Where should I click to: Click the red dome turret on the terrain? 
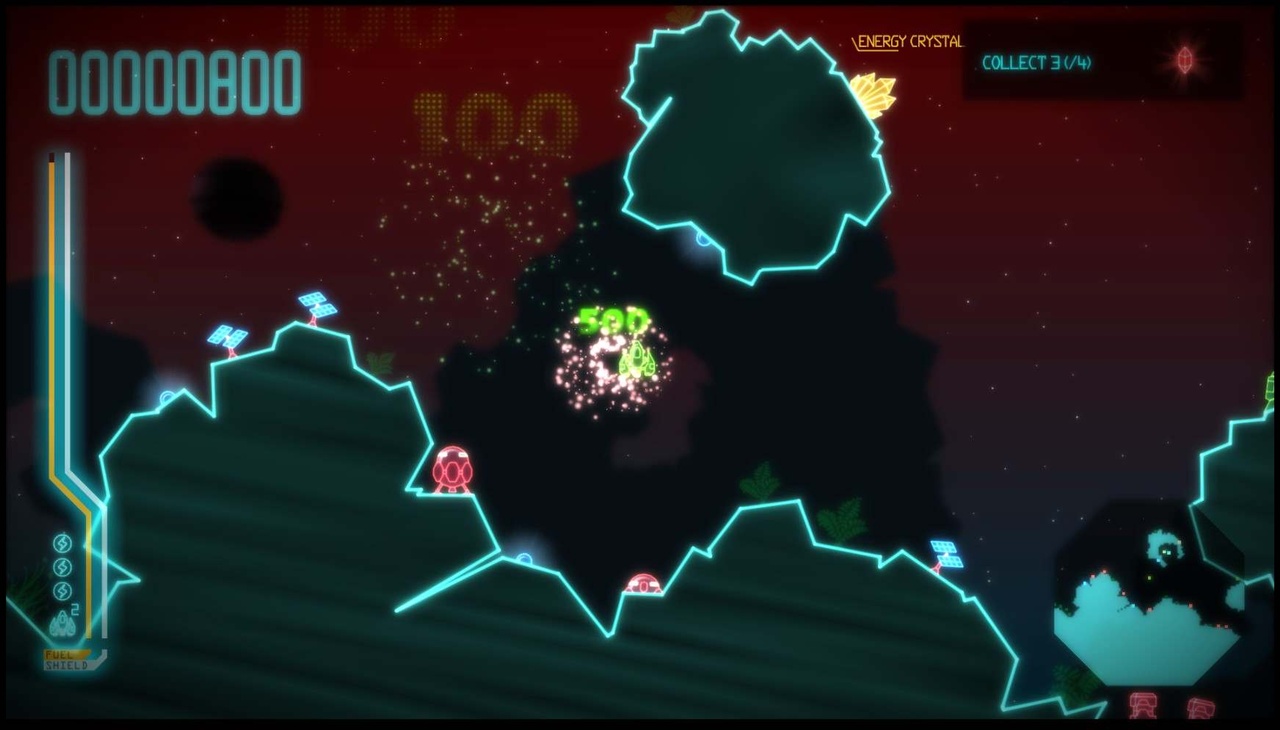coord(452,468)
